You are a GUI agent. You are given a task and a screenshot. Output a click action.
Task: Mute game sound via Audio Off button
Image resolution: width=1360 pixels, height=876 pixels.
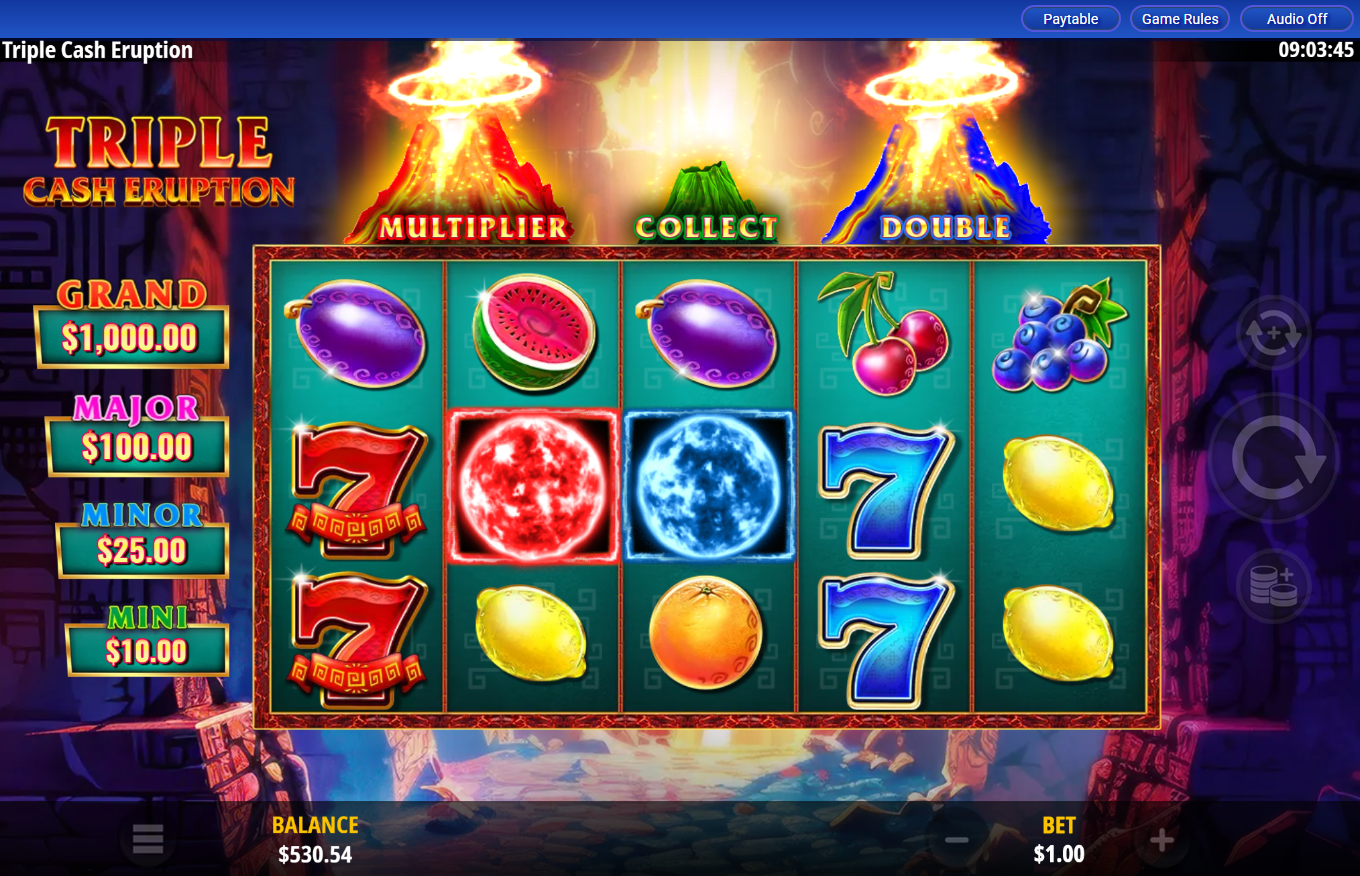point(1295,18)
